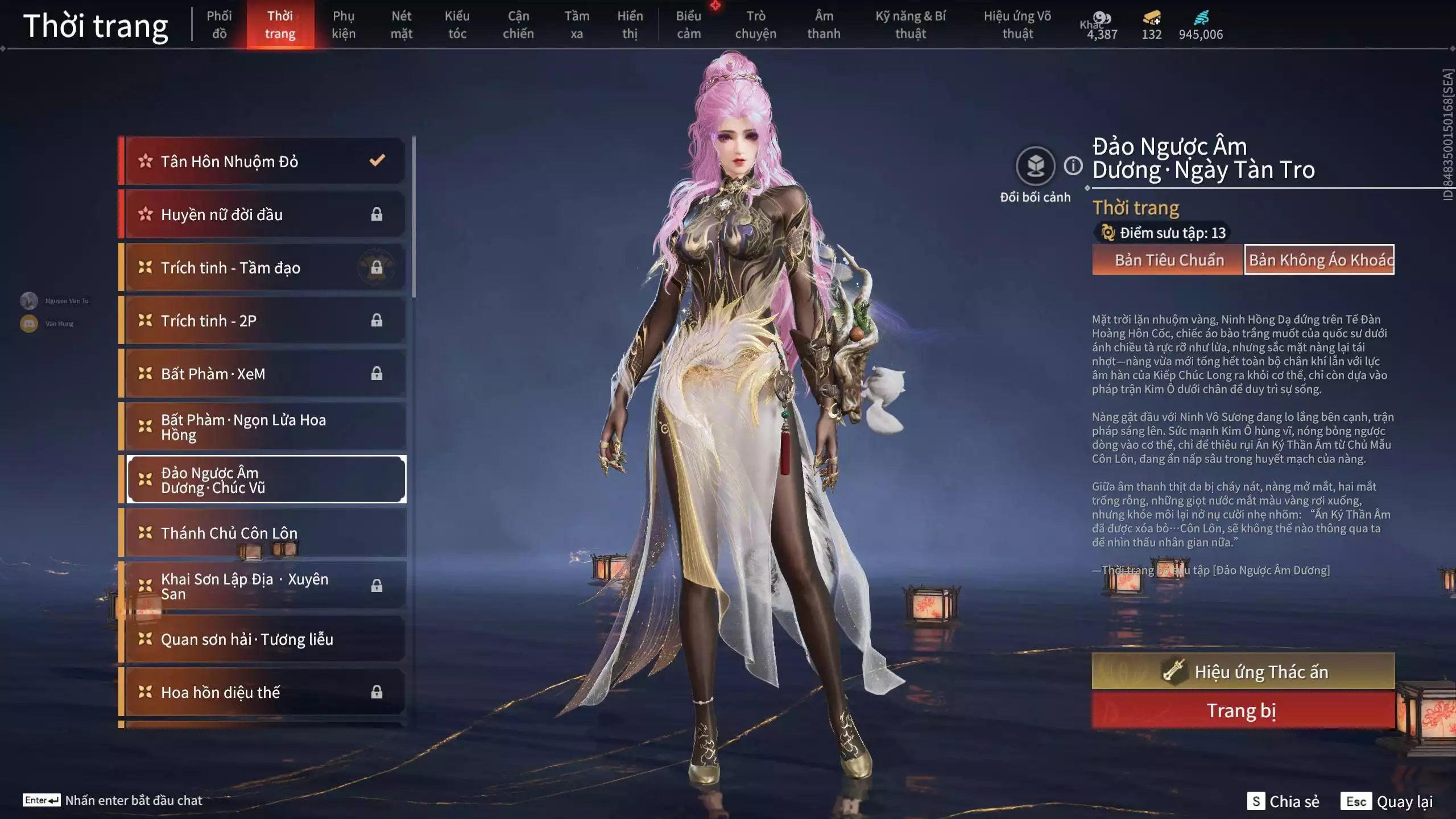Image resolution: width=1456 pixels, height=819 pixels.
Task: Pick the Hoa hồn diệu thế outfit
Action: click(264, 692)
